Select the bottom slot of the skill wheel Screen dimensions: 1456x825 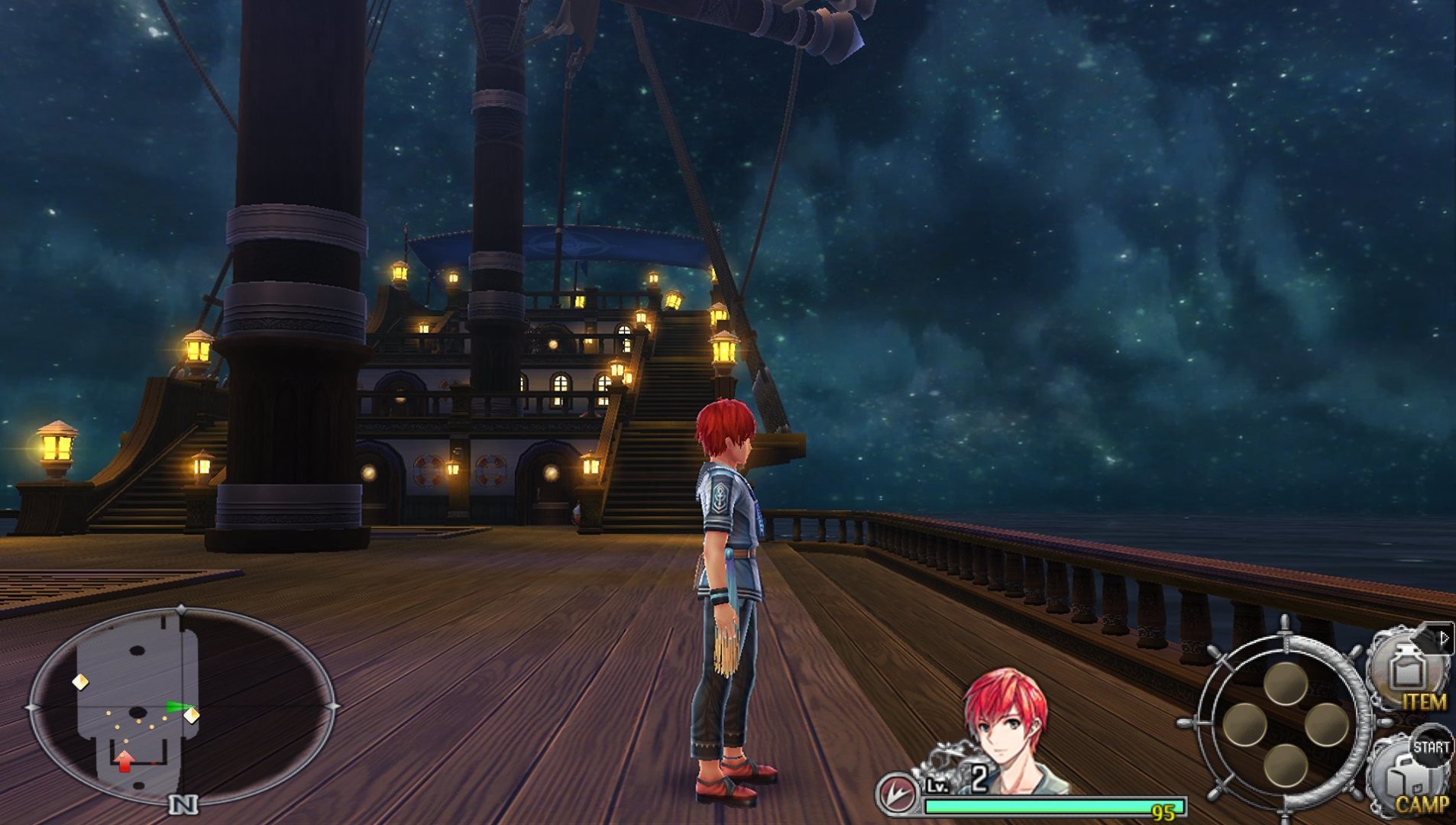coord(1285,765)
